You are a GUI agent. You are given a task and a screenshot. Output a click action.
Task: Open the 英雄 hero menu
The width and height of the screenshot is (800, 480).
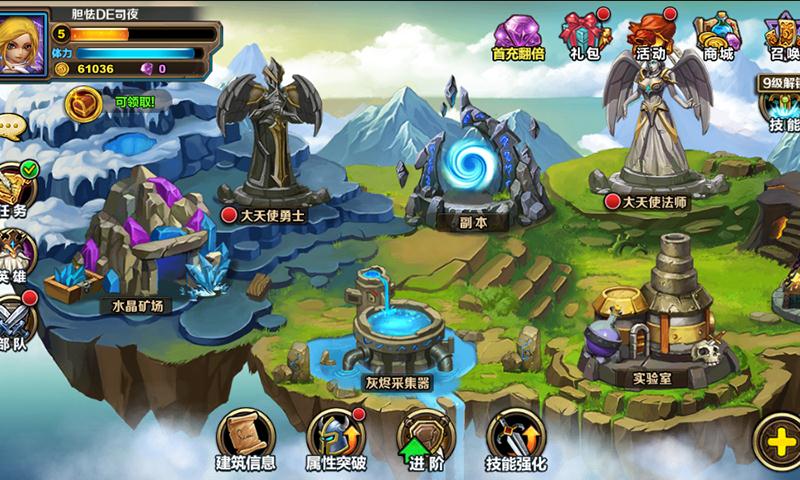point(15,252)
